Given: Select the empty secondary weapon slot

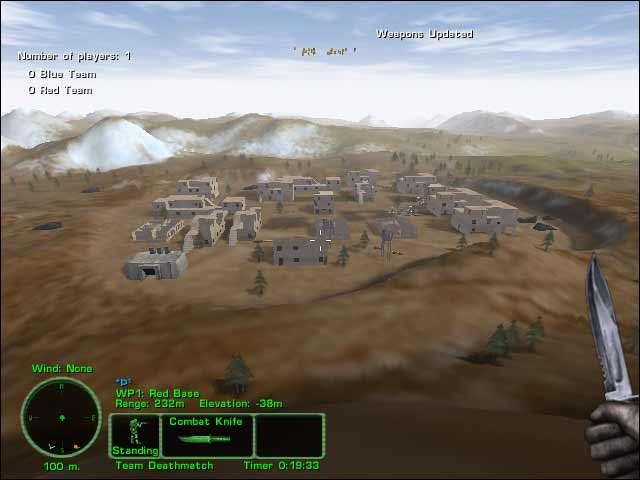Looking at the screenshot, I should (x=289, y=435).
